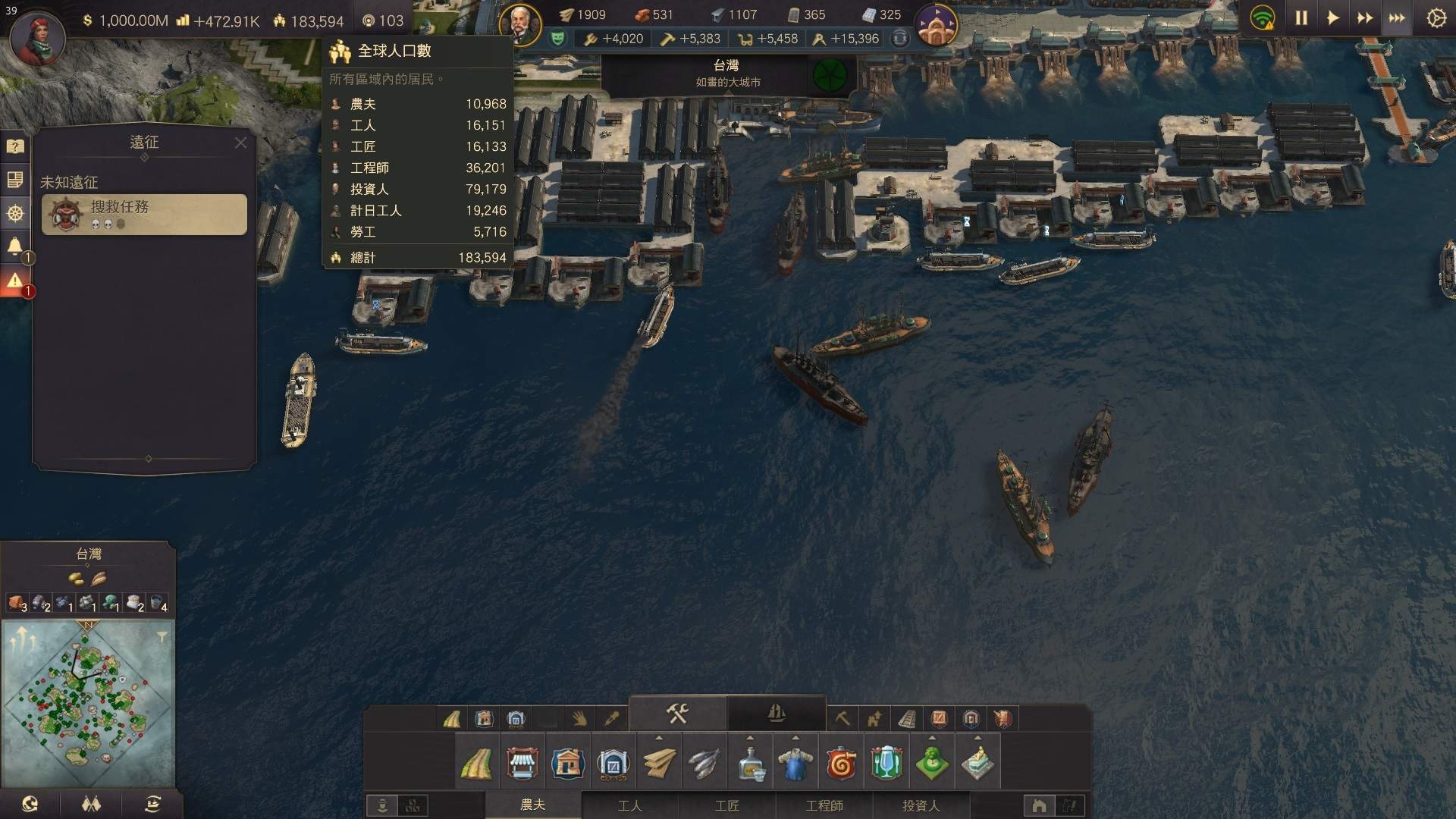Screen dimensions: 1456x819
Task: Switch to the 工程師 engineers tab
Action: tap(824, 805)
